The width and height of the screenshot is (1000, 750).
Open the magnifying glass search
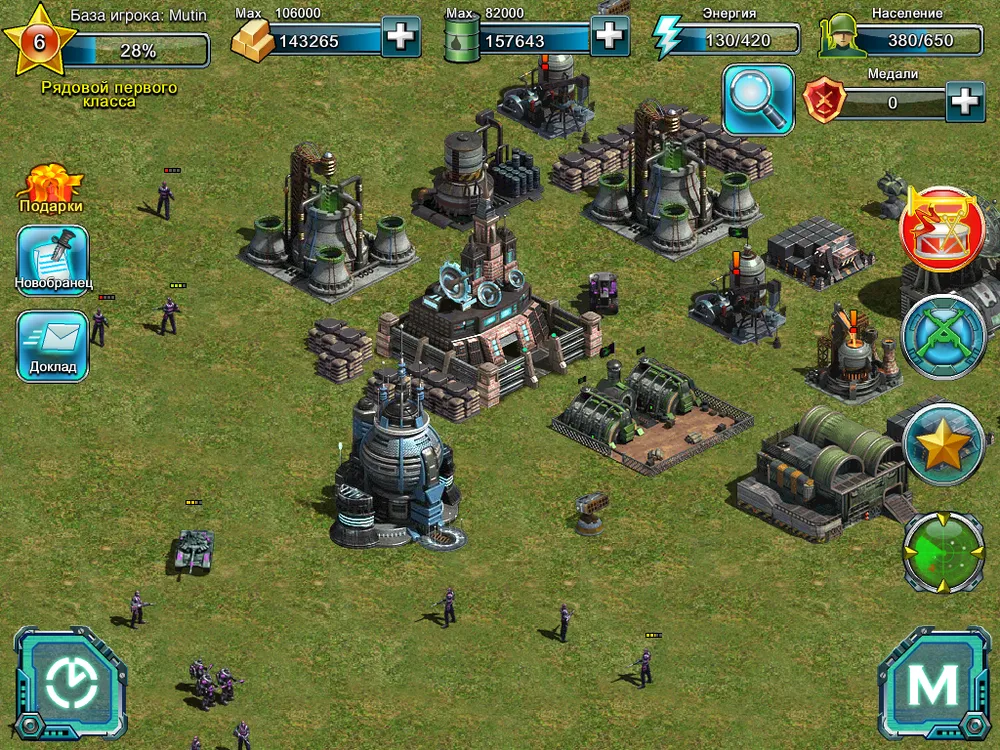[x=758, y=99]
